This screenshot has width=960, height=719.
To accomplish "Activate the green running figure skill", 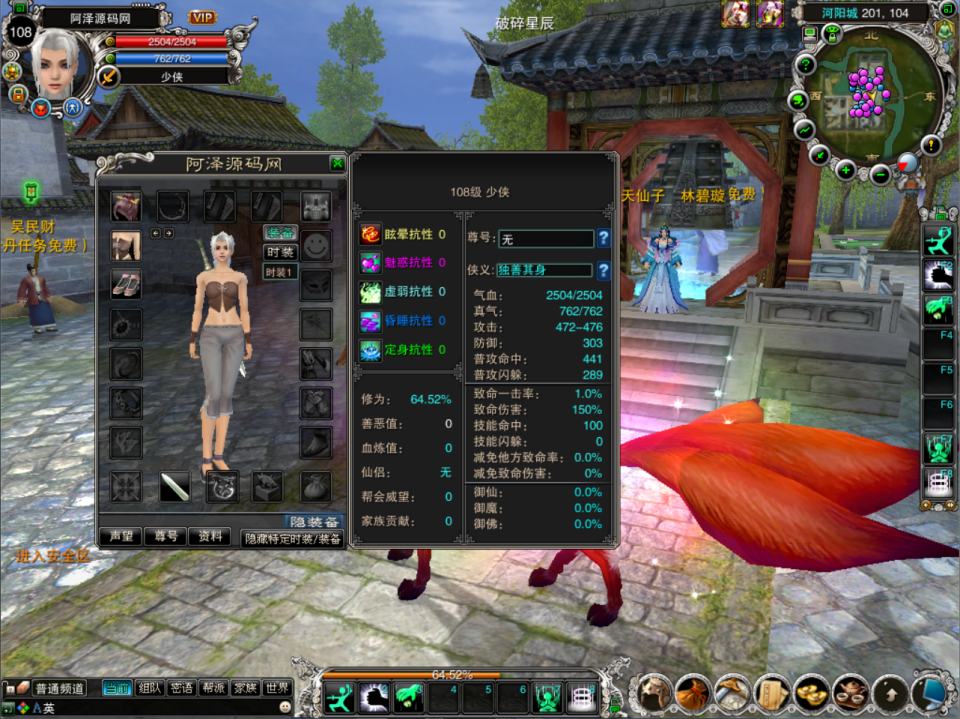I will click(x=341, y=696).
